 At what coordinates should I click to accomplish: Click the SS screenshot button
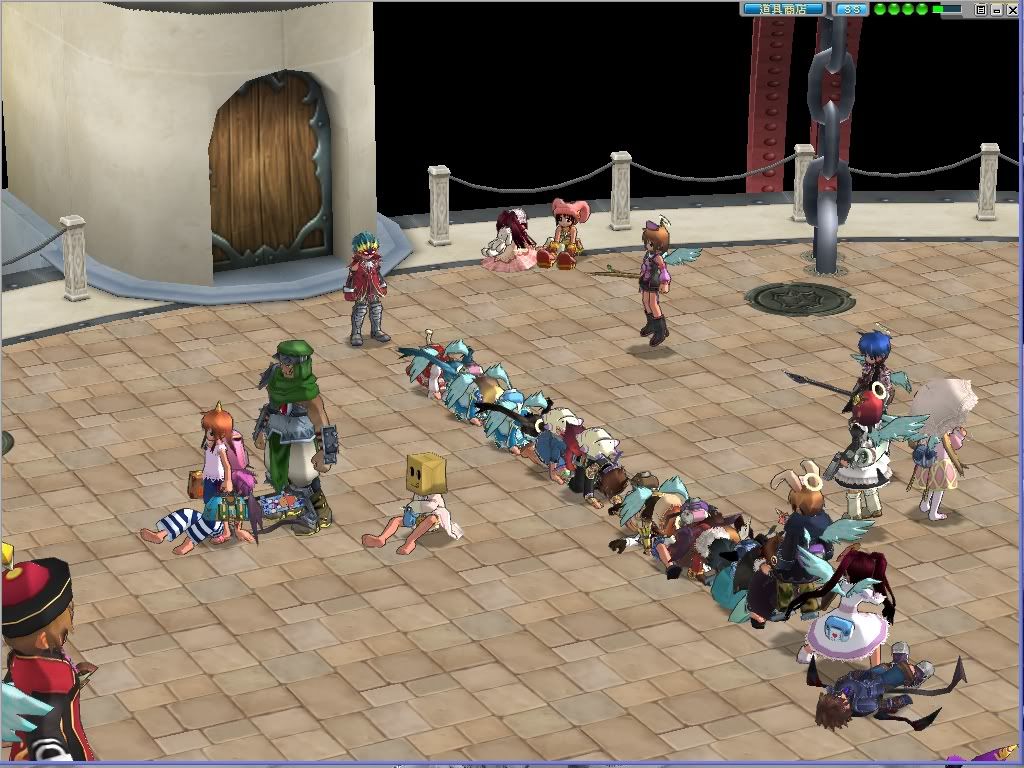(852, 9)
